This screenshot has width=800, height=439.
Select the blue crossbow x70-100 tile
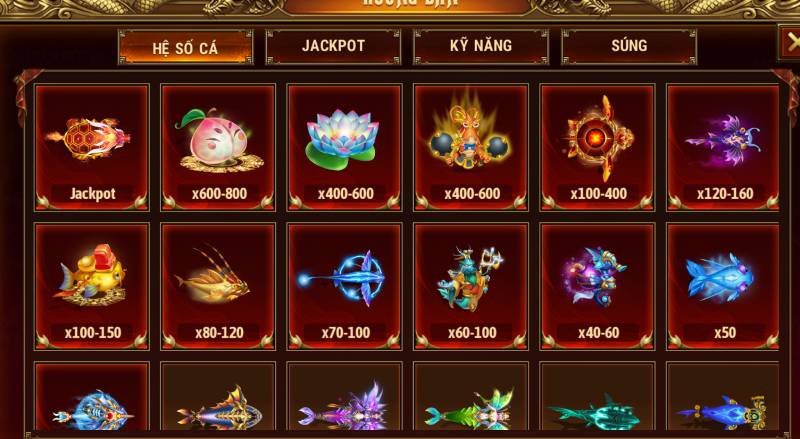[x=345, y=286]
